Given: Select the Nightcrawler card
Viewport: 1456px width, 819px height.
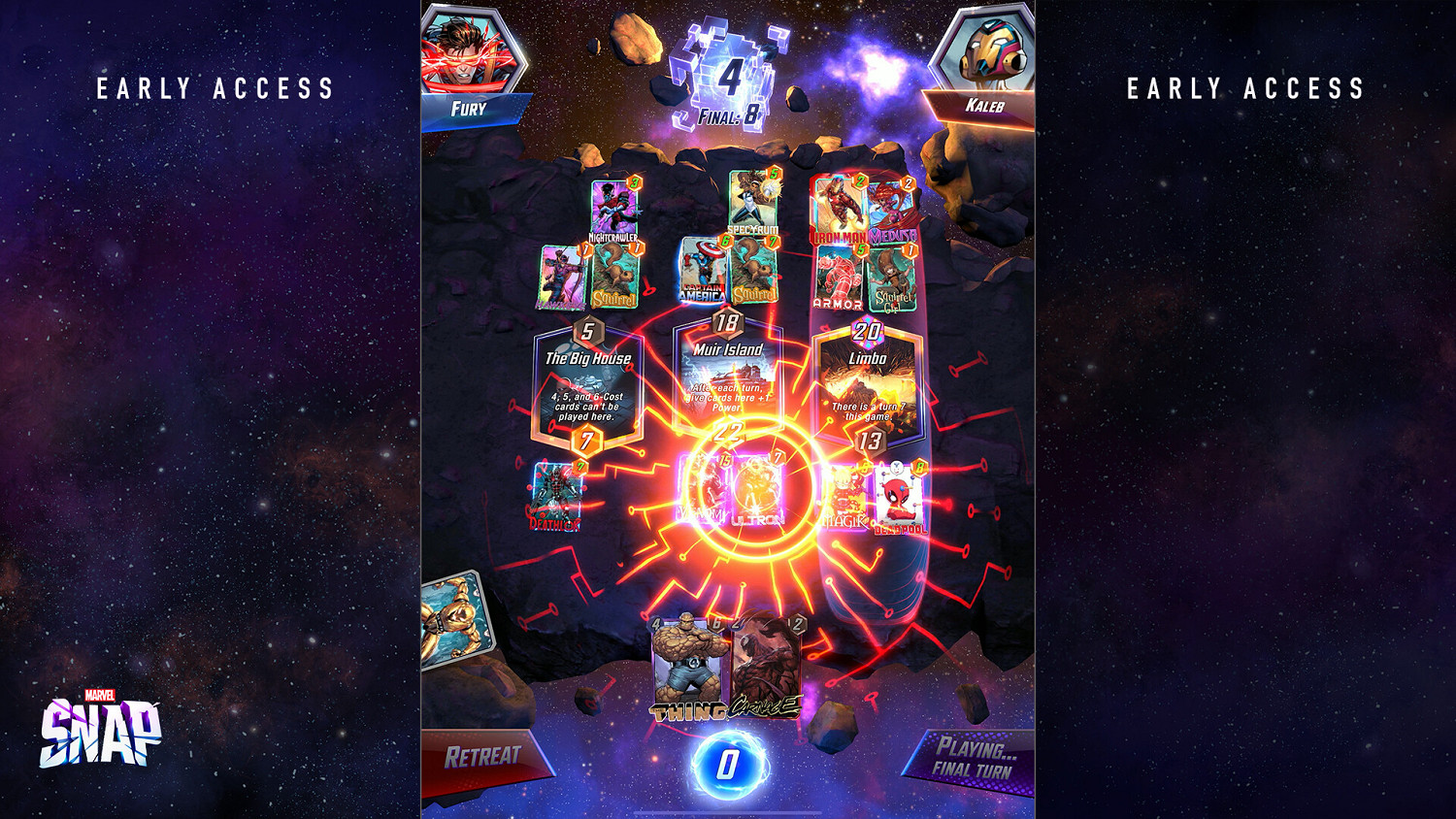Looking at the screenshot, I should pos(612,209).
